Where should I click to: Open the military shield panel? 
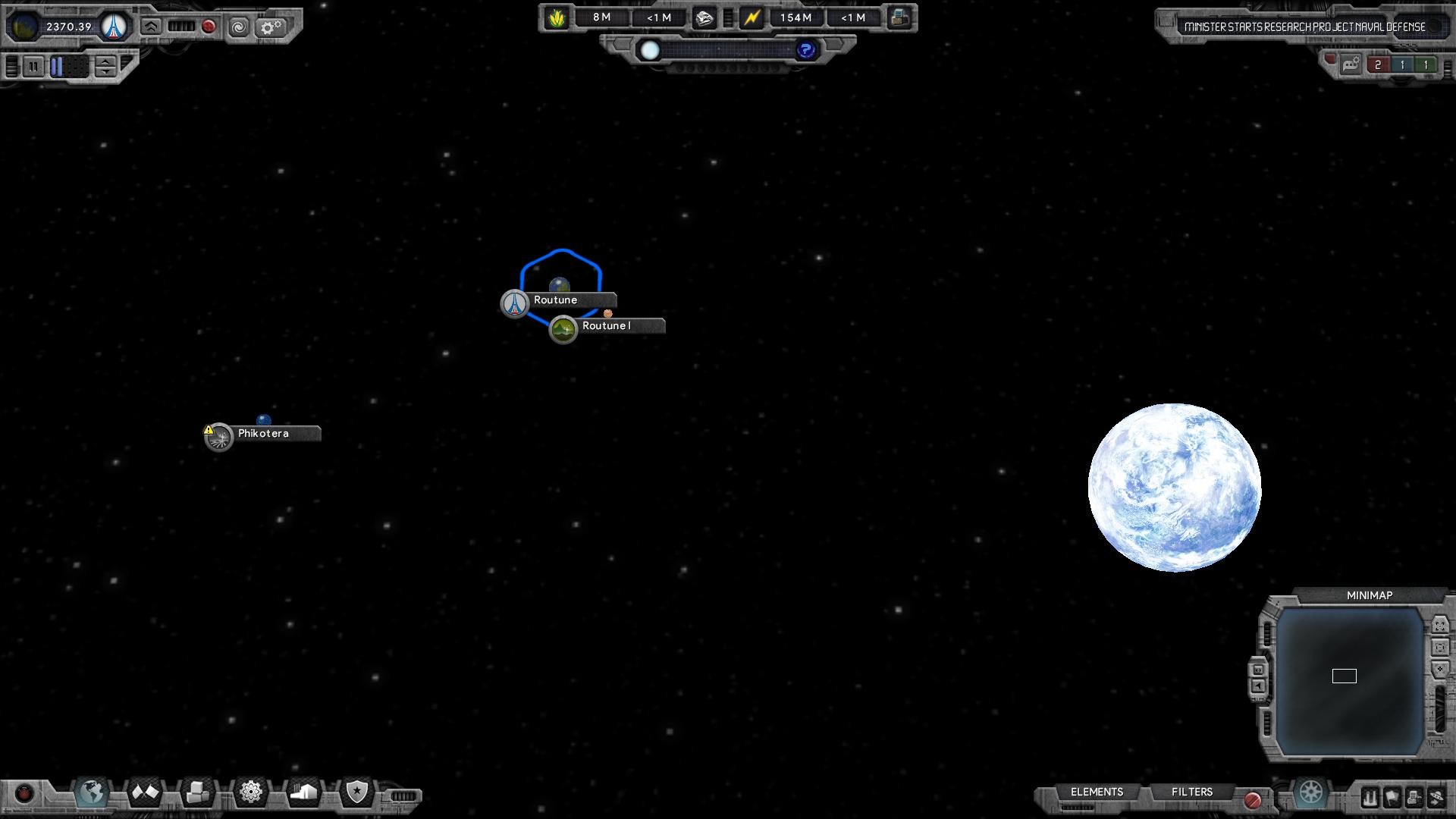click(356, 792)
